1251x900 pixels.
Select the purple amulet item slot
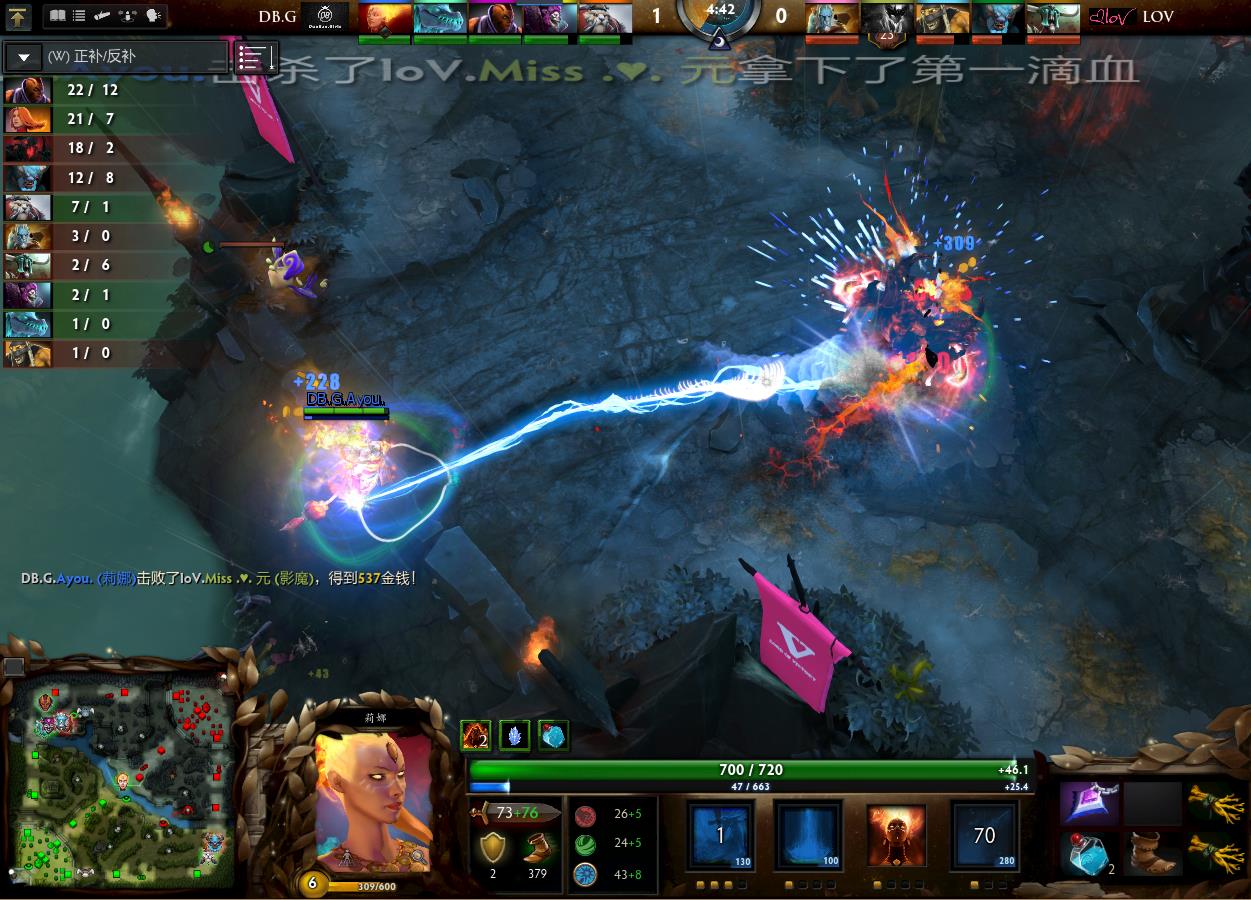(x=1088, y=803)
